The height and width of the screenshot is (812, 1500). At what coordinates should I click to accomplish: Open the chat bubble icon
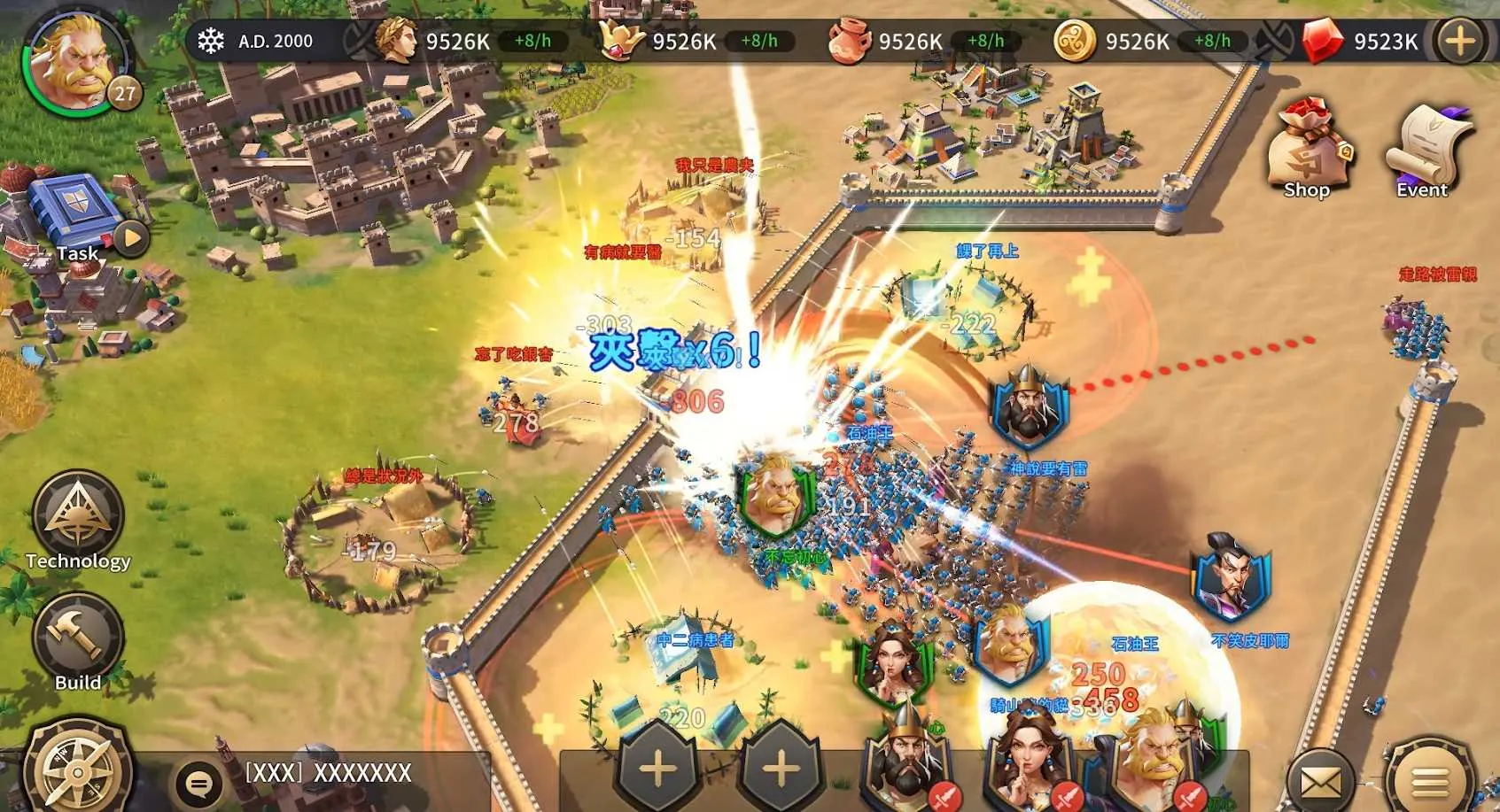tap(198, 783)
